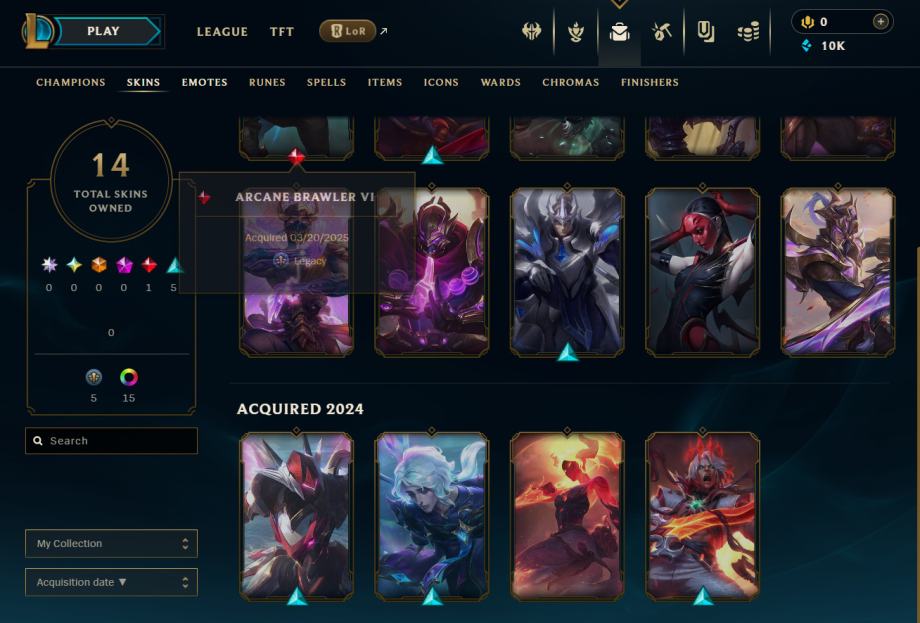The width and height of the screenshot is (920, 623).
Task: Launch the LoR link
Action: point(348,32)
